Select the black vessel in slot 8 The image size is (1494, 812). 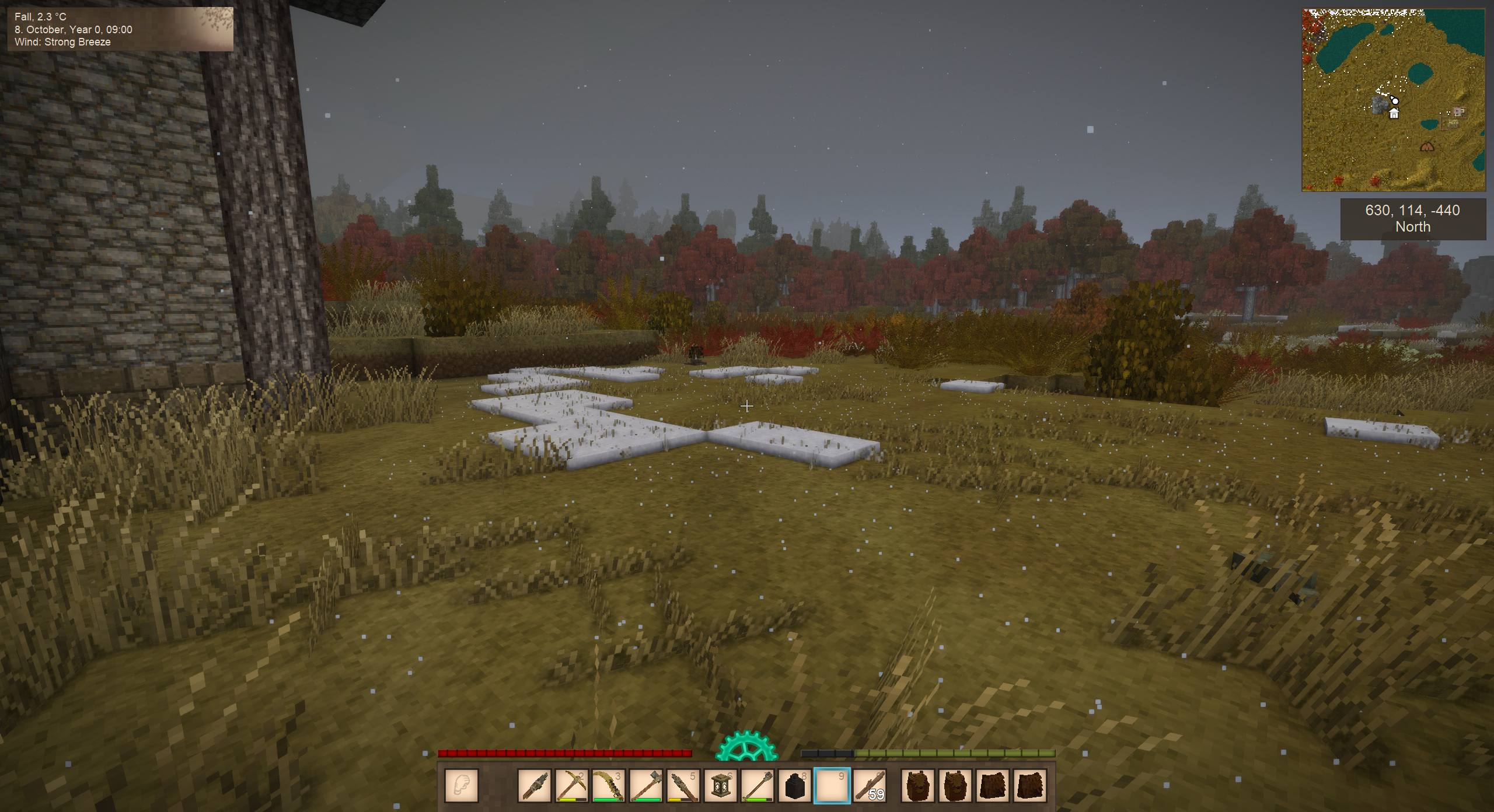795,785
